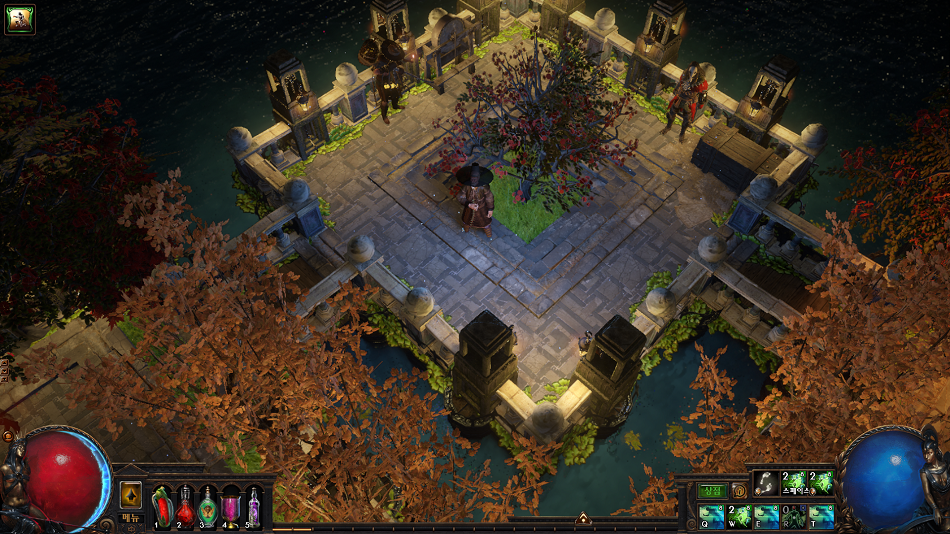This screenshot has width=950, height=534.
Task: Activate the green flask in slot 3
Action: 208,505
